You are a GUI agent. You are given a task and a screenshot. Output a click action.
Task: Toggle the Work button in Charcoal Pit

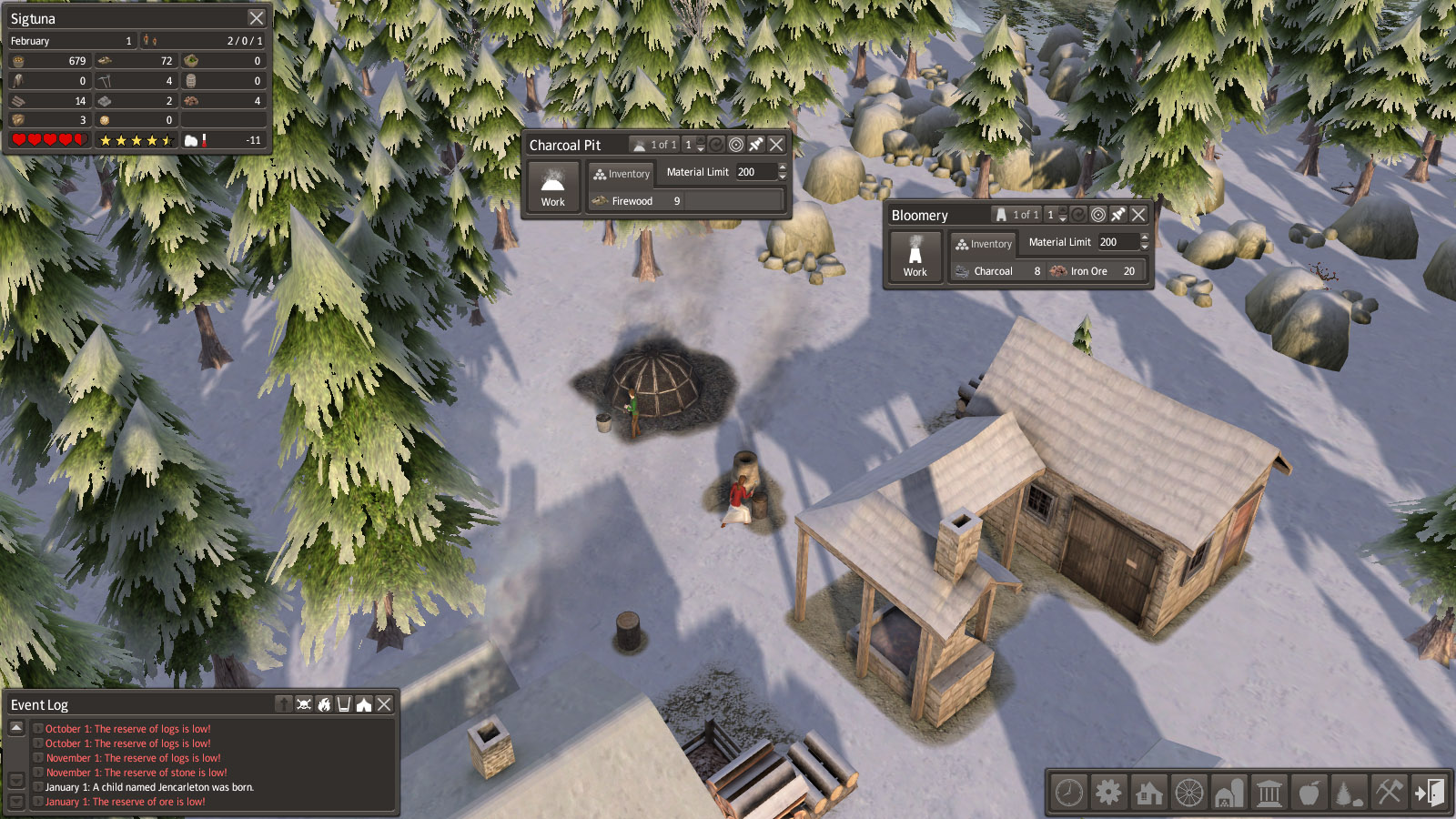[553, 187]
